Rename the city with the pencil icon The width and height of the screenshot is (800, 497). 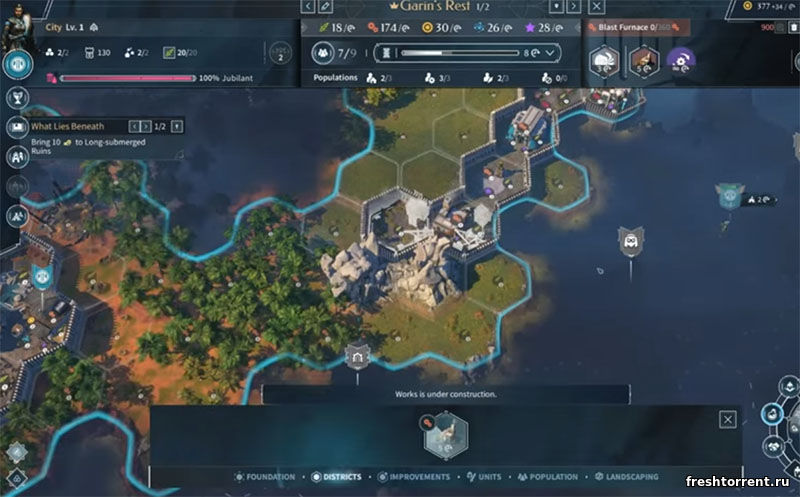[325, 7]
